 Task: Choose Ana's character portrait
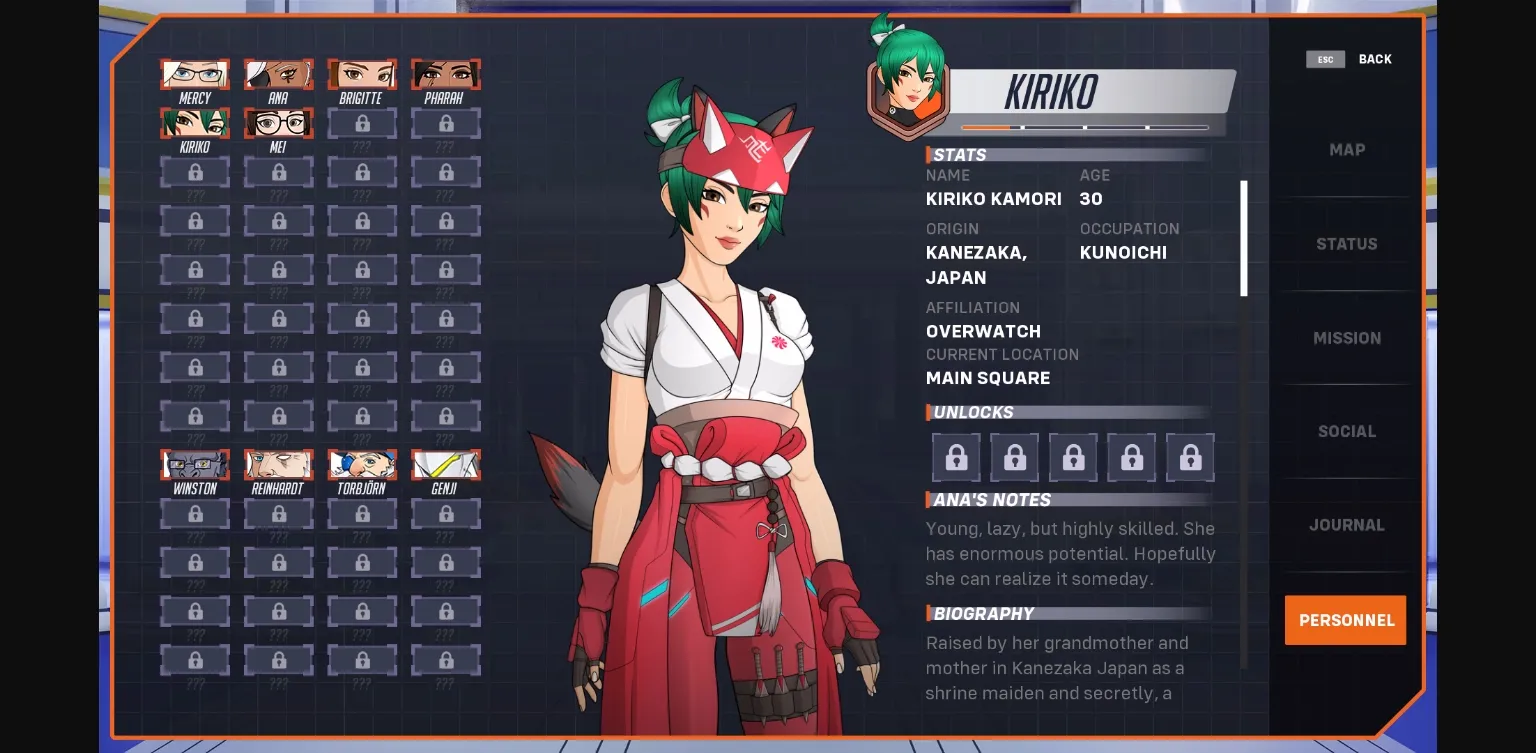click(278, 74)
